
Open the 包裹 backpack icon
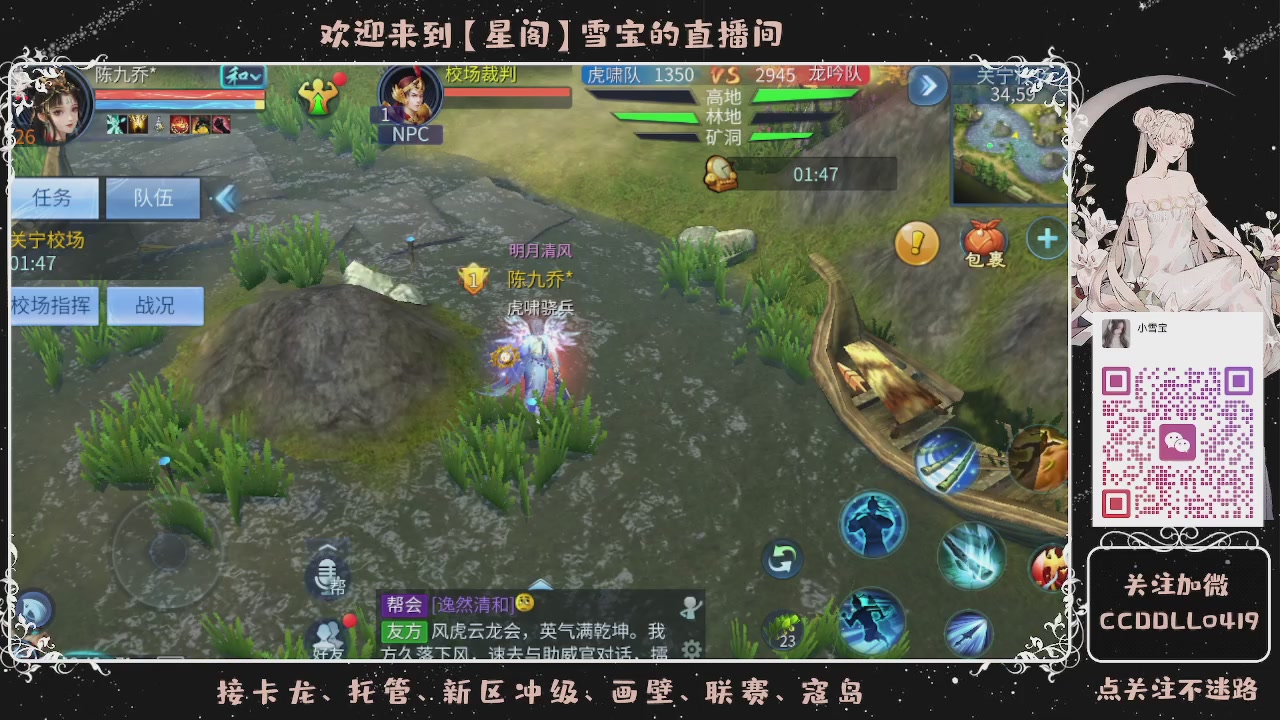point(984,240)
